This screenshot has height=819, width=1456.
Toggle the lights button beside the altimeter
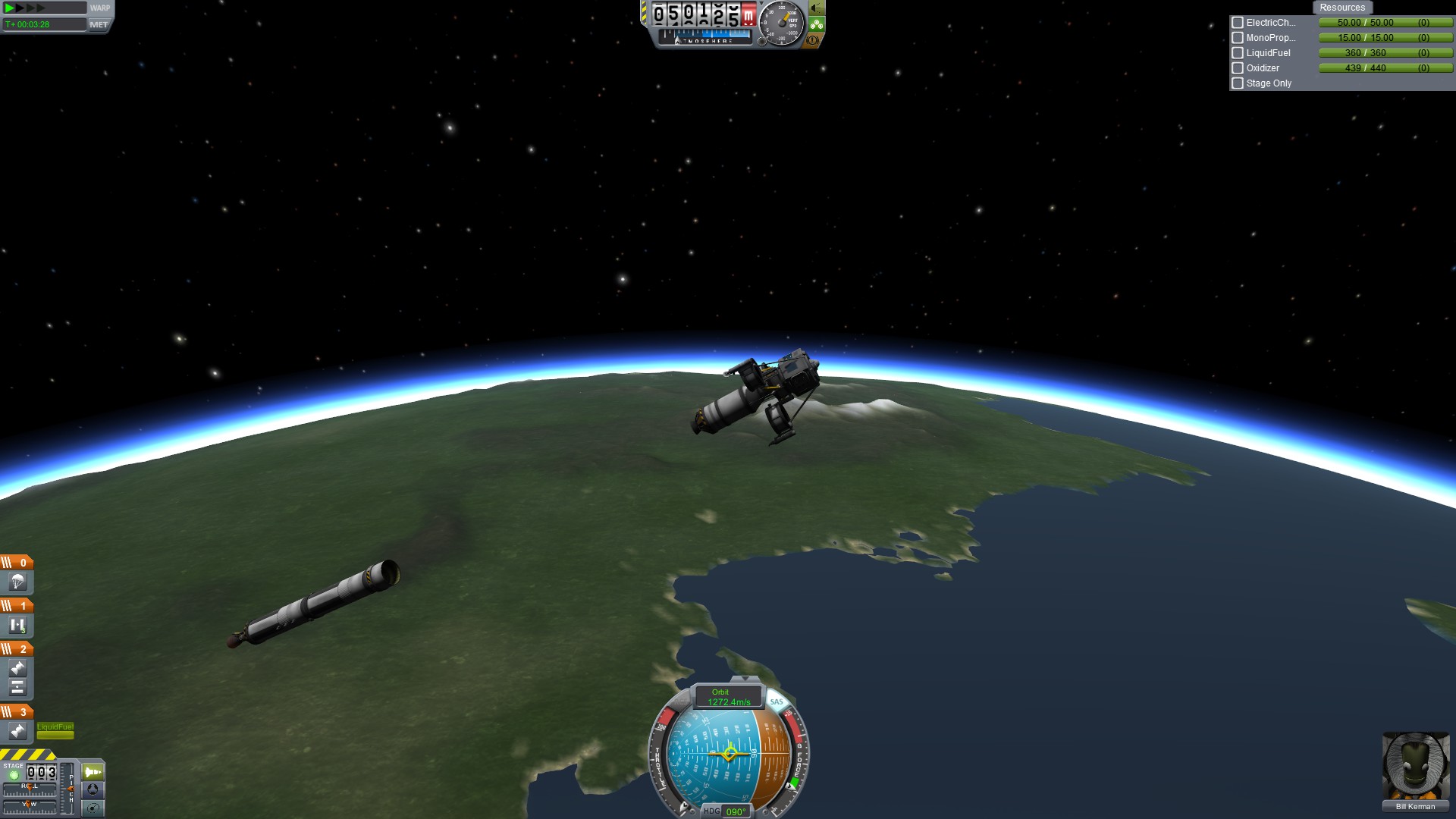pos(816,8)
